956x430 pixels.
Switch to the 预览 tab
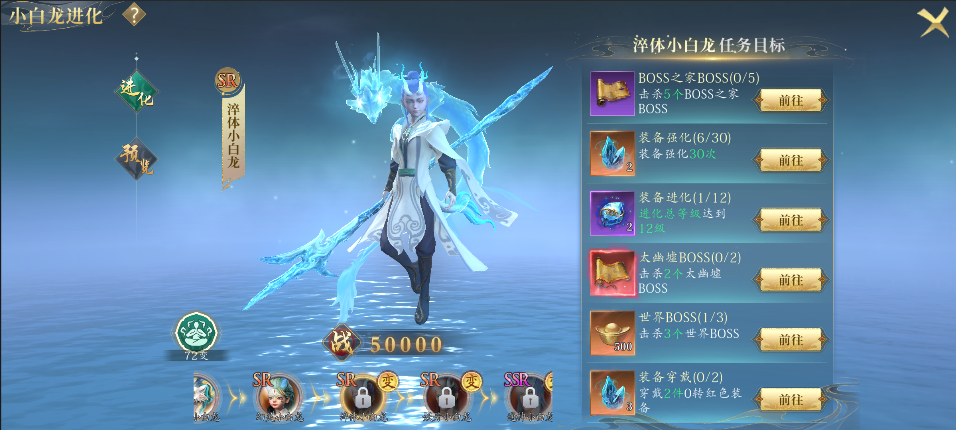(x=135, y=156)
